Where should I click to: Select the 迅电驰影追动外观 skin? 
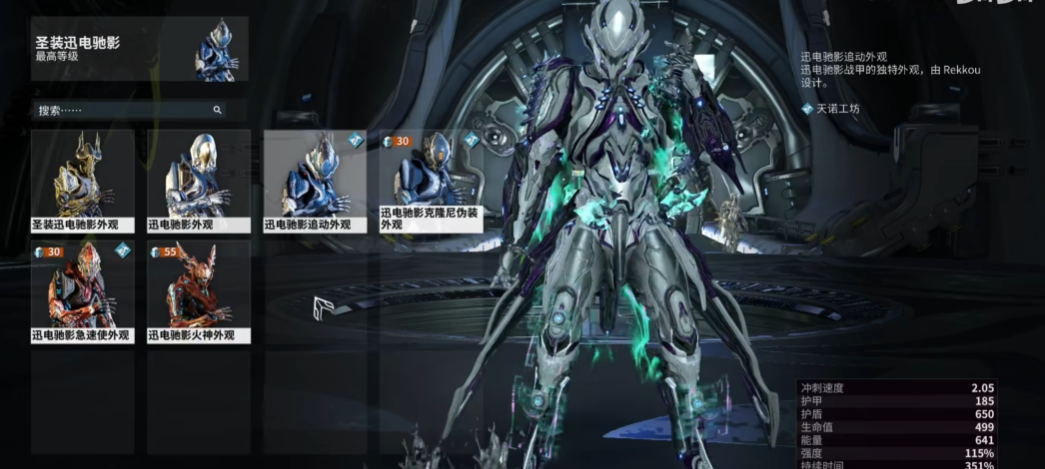(x=315, y=180)
